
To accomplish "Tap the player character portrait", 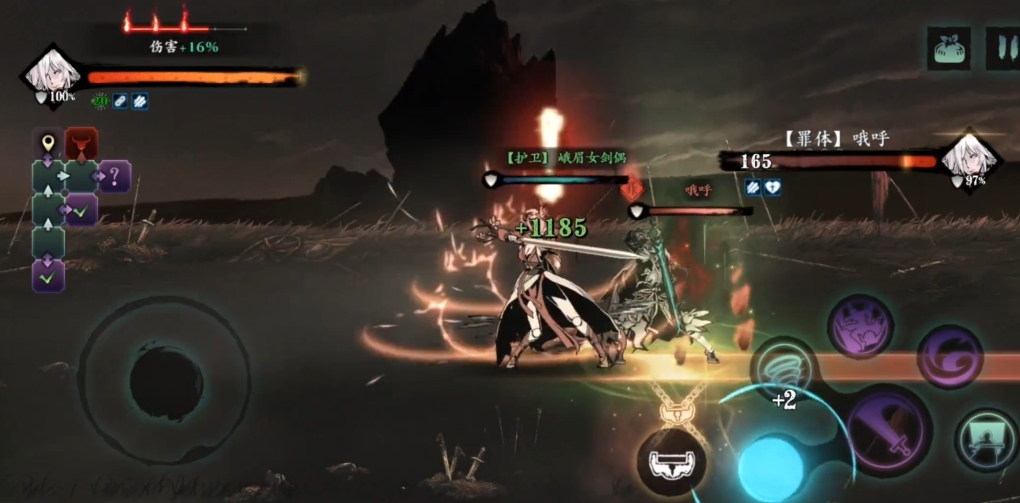I will tap(49, 72).
